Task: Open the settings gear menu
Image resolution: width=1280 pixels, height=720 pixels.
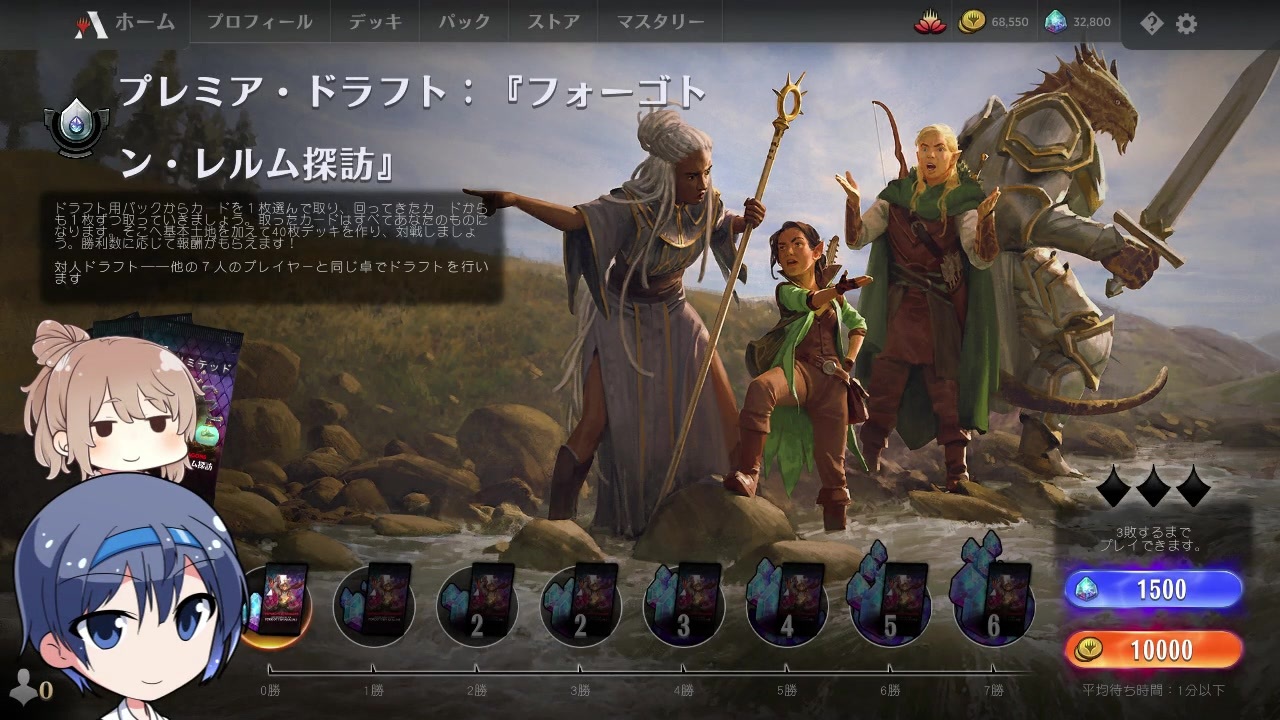Action: [x=1186, y=23]
